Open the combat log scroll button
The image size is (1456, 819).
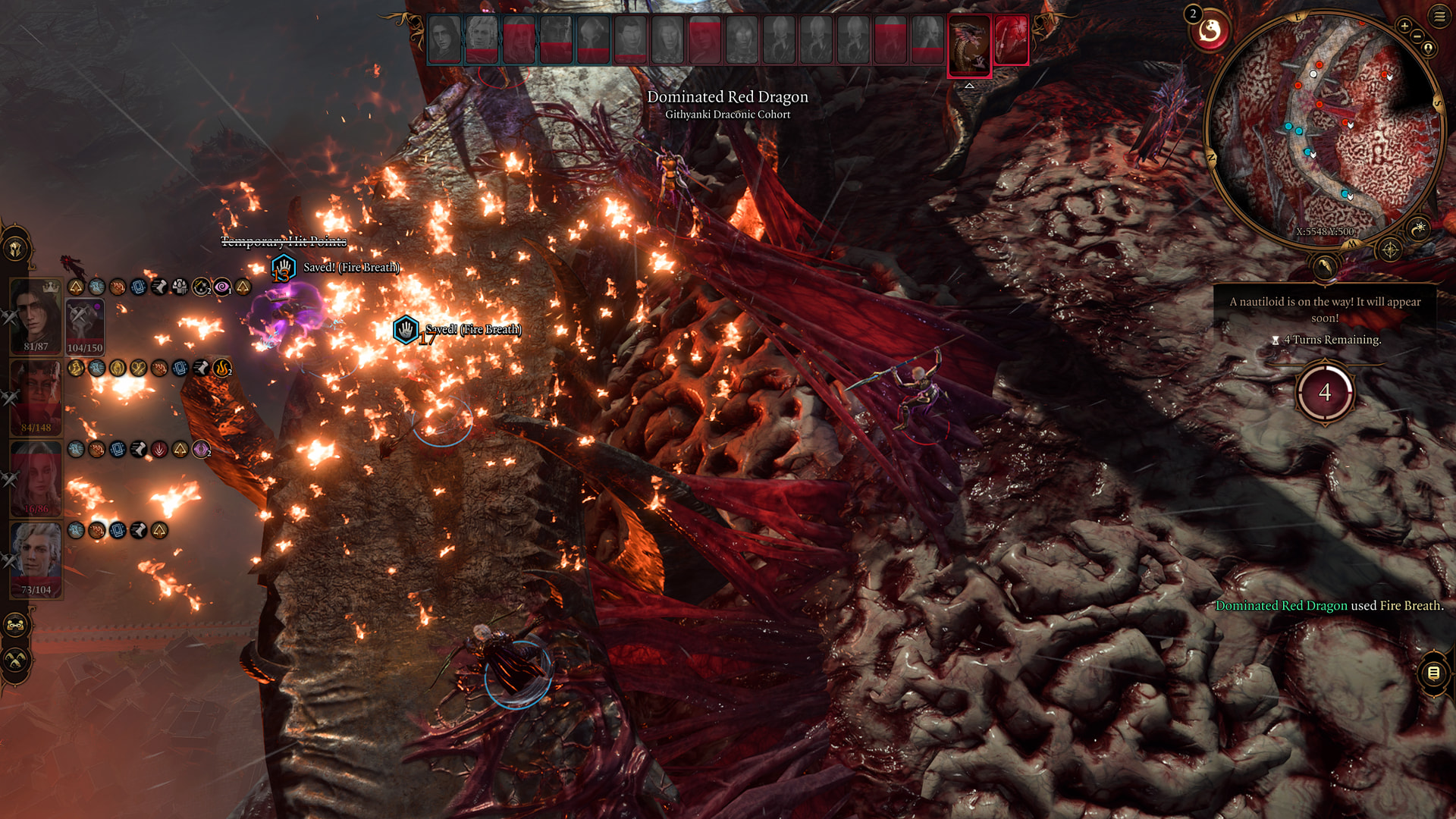(1432, 673)
